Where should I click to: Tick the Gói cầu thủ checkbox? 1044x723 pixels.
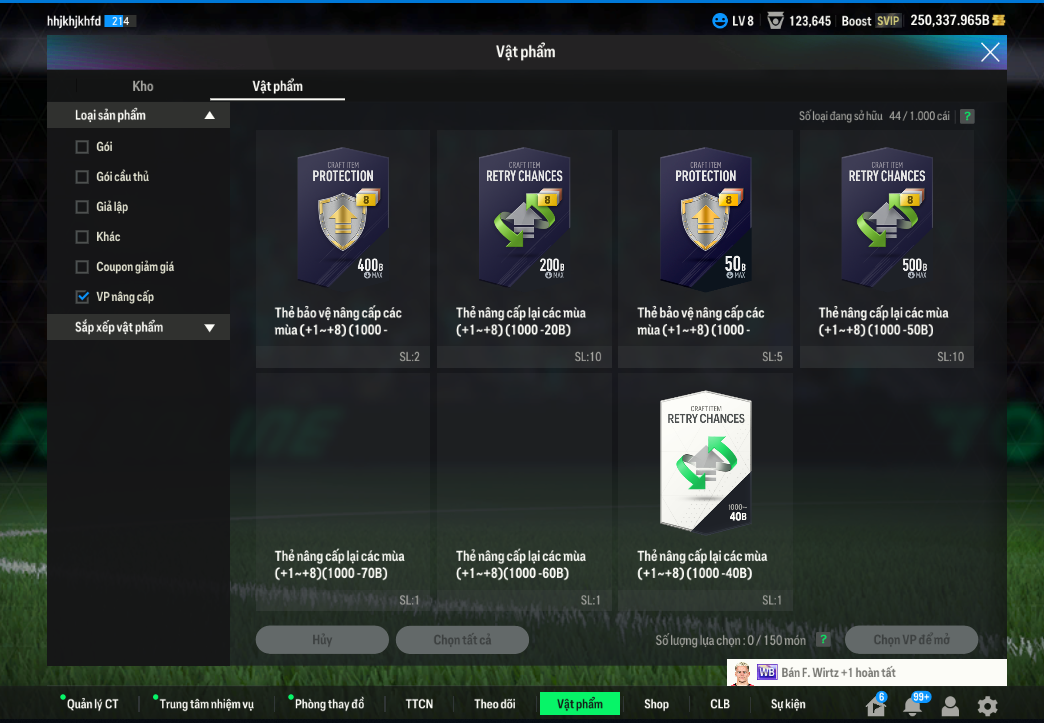pos(82,177)
